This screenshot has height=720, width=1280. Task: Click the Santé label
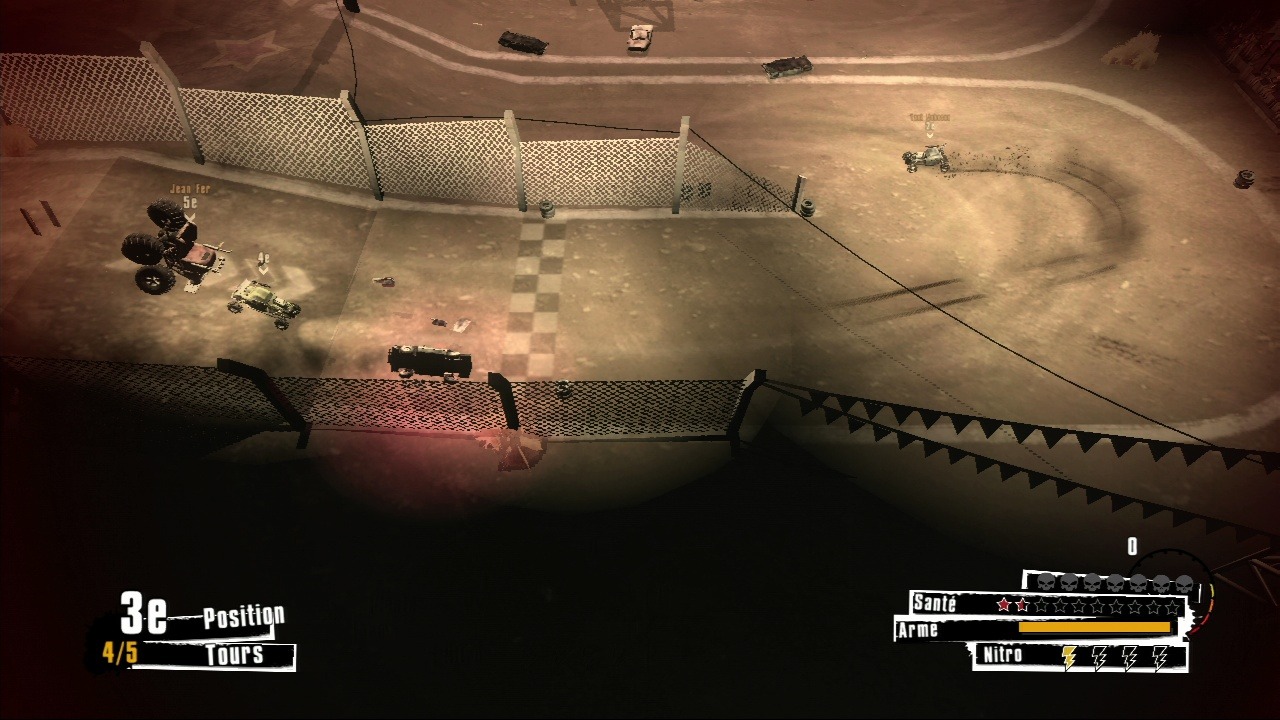point(935,604)
